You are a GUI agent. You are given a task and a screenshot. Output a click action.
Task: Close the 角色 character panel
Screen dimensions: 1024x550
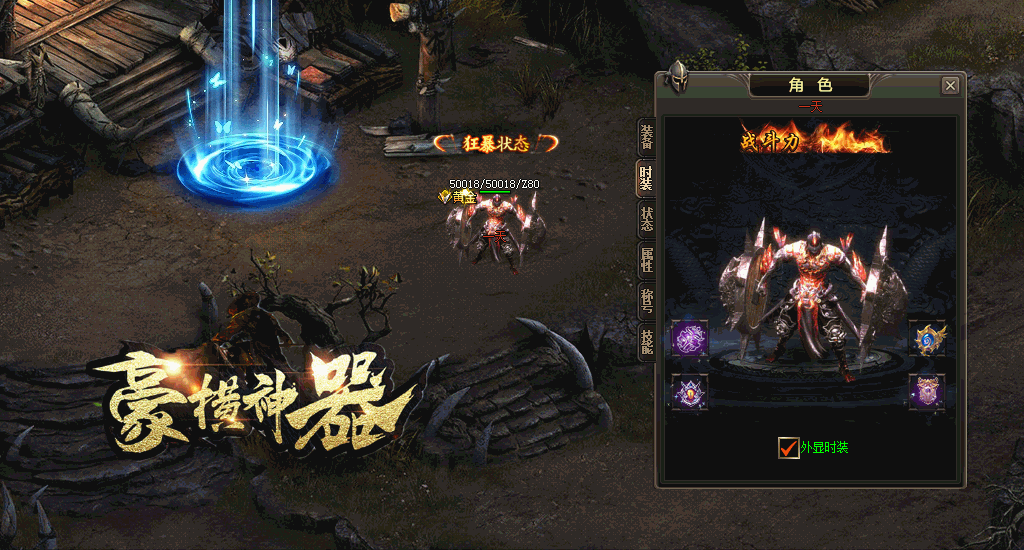tap(950, 86)
